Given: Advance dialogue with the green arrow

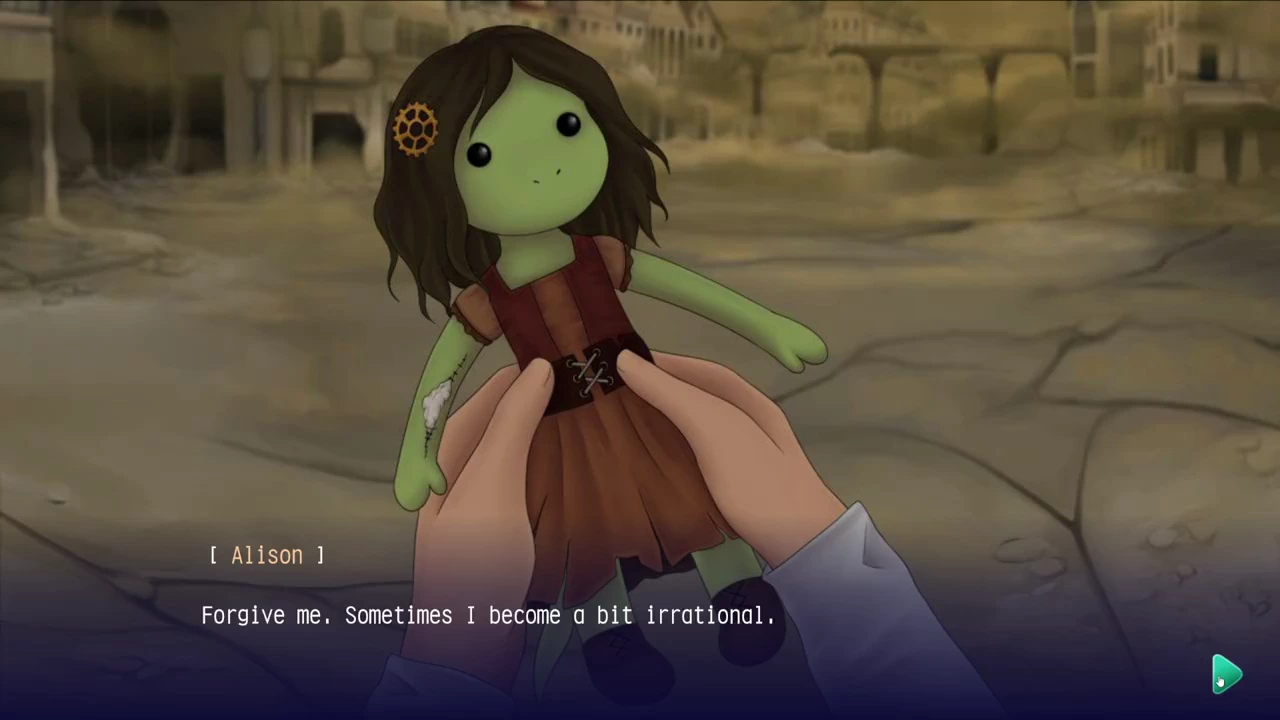Looking at the screenshot, I should [1227, 674].
